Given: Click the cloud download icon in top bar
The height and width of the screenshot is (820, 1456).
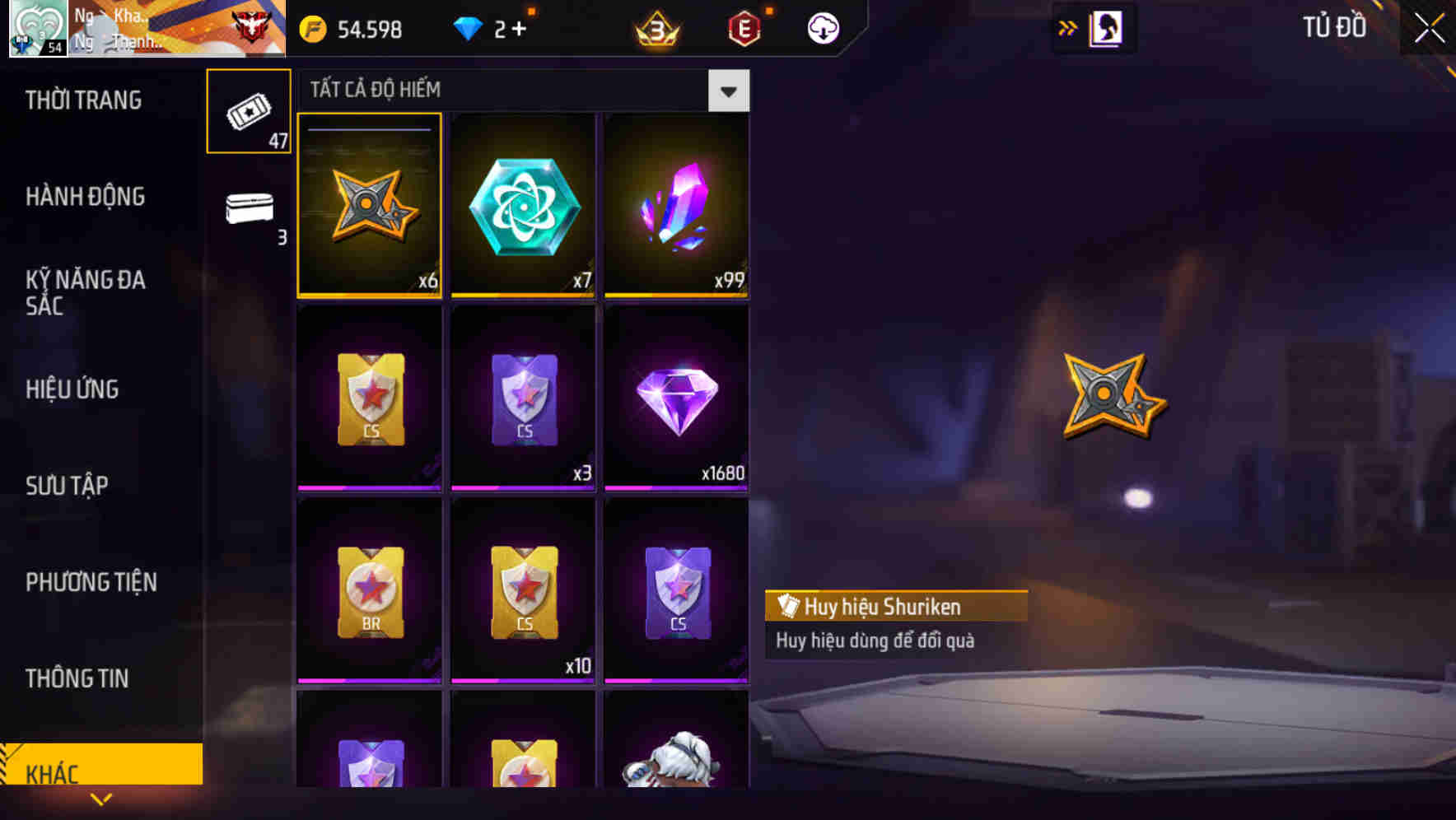Looking at the screenshot, I should 821,27.
